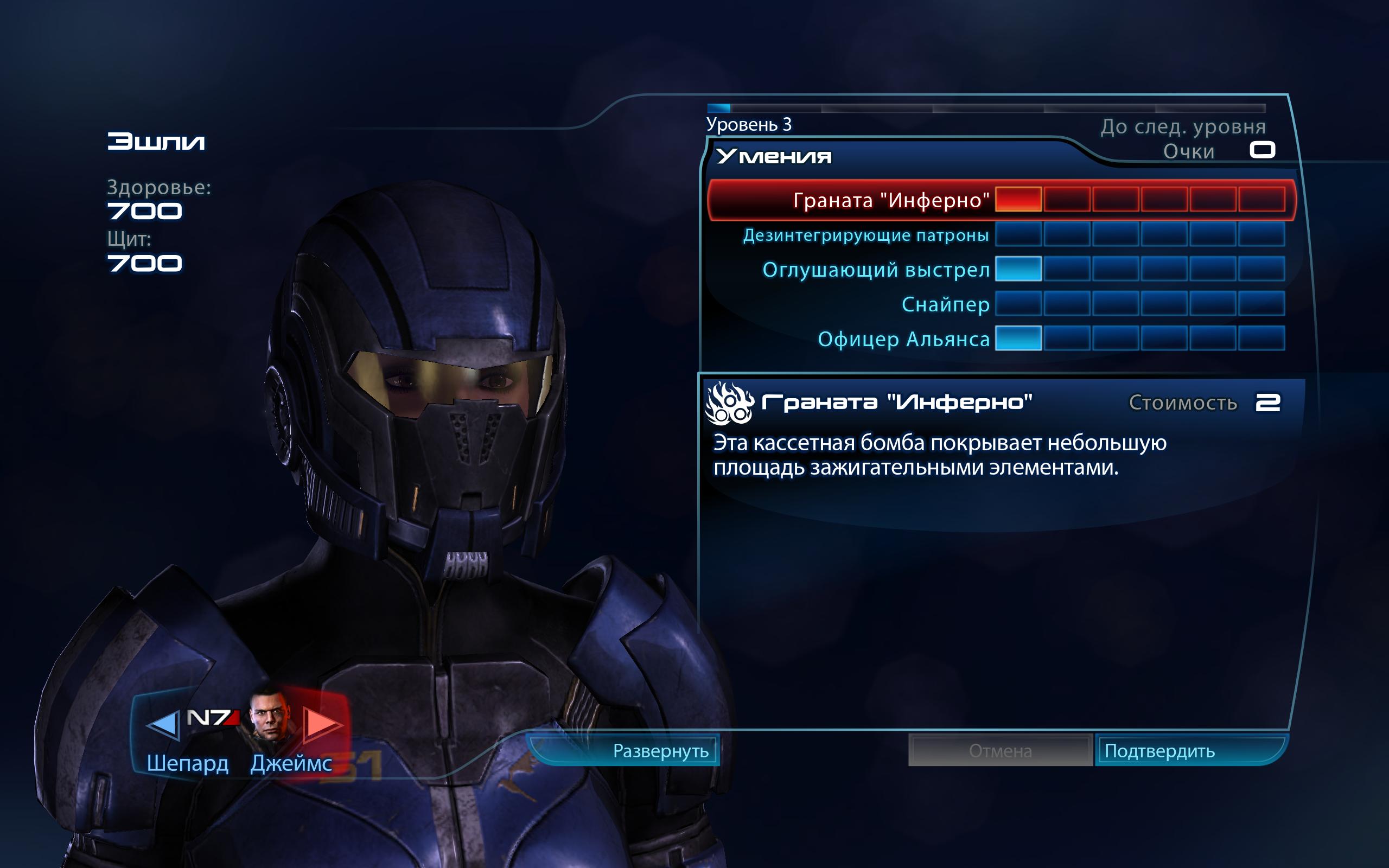1389x868 pixels.
Task: Cancel changes with Отмена
Action: pos(1000,751)
